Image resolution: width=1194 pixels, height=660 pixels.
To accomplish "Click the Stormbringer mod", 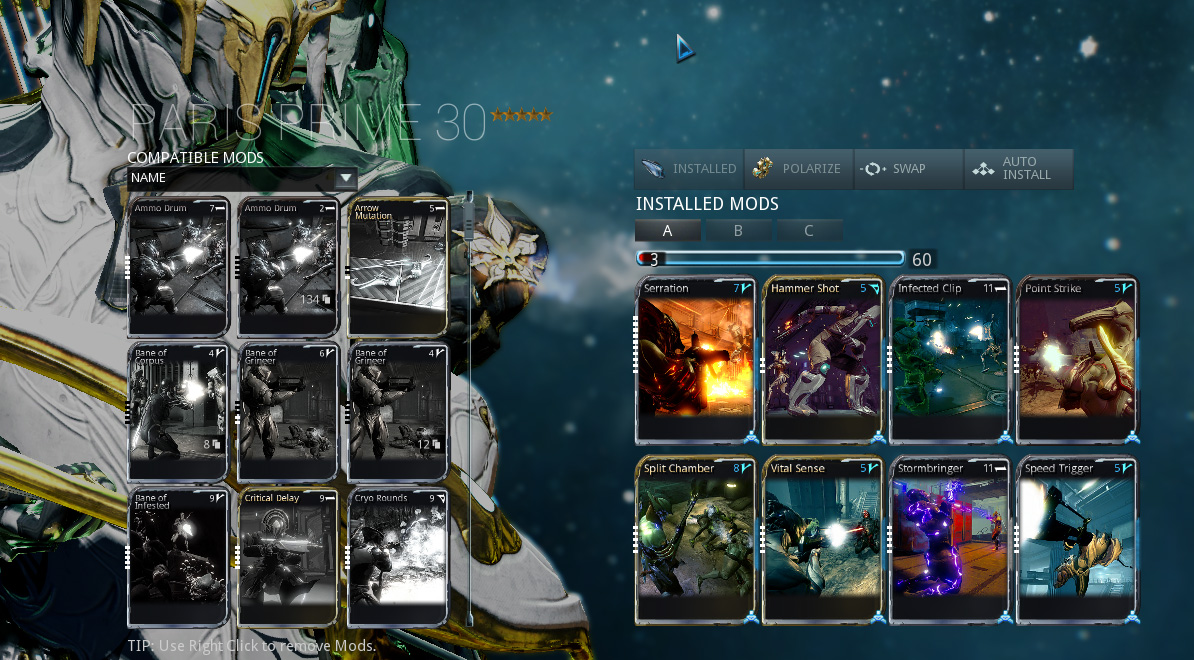I will point(950,540).
